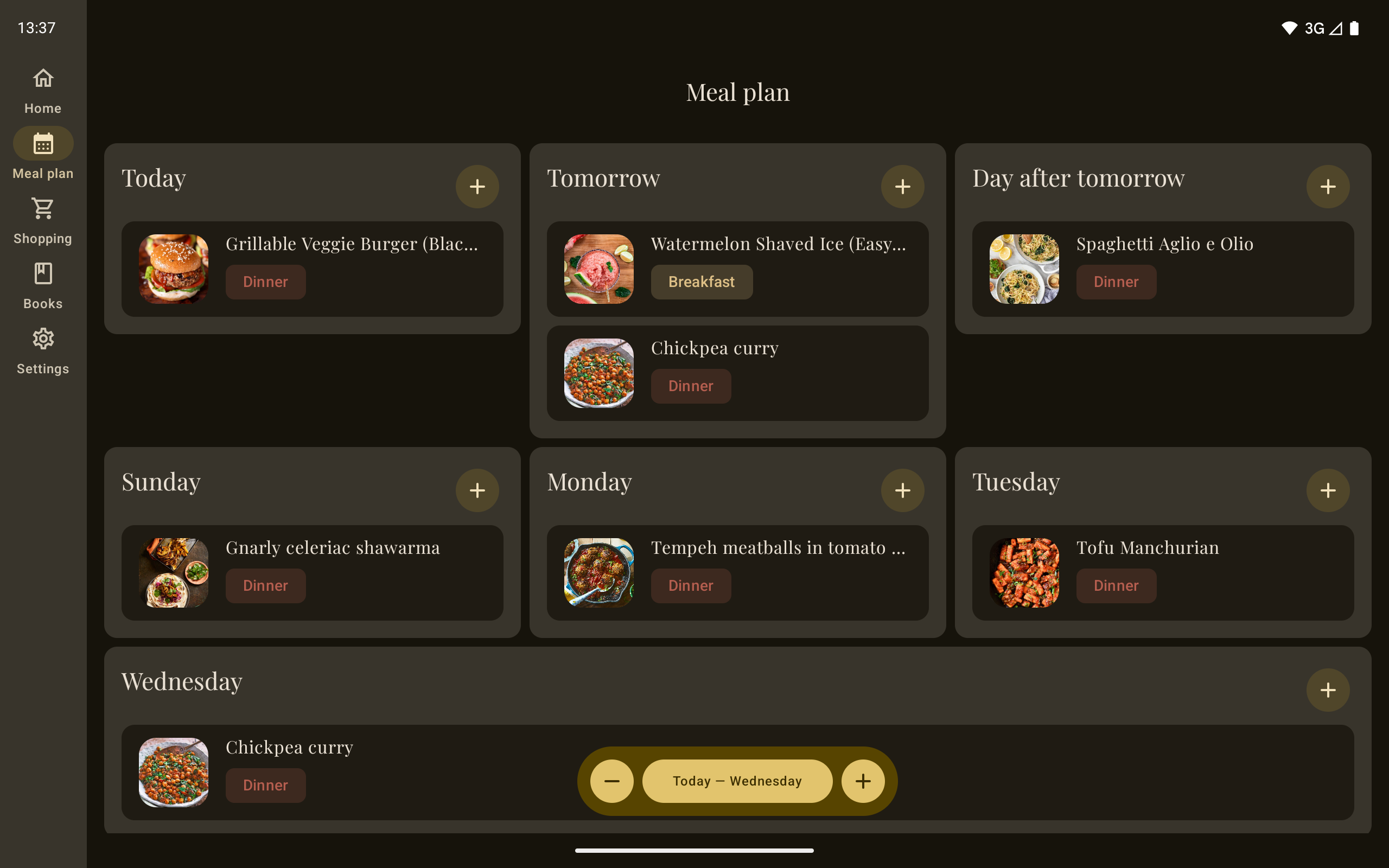Open the Home navigation tab
This screenshot has height=868, width=1389.
click(x=43, y=91)
